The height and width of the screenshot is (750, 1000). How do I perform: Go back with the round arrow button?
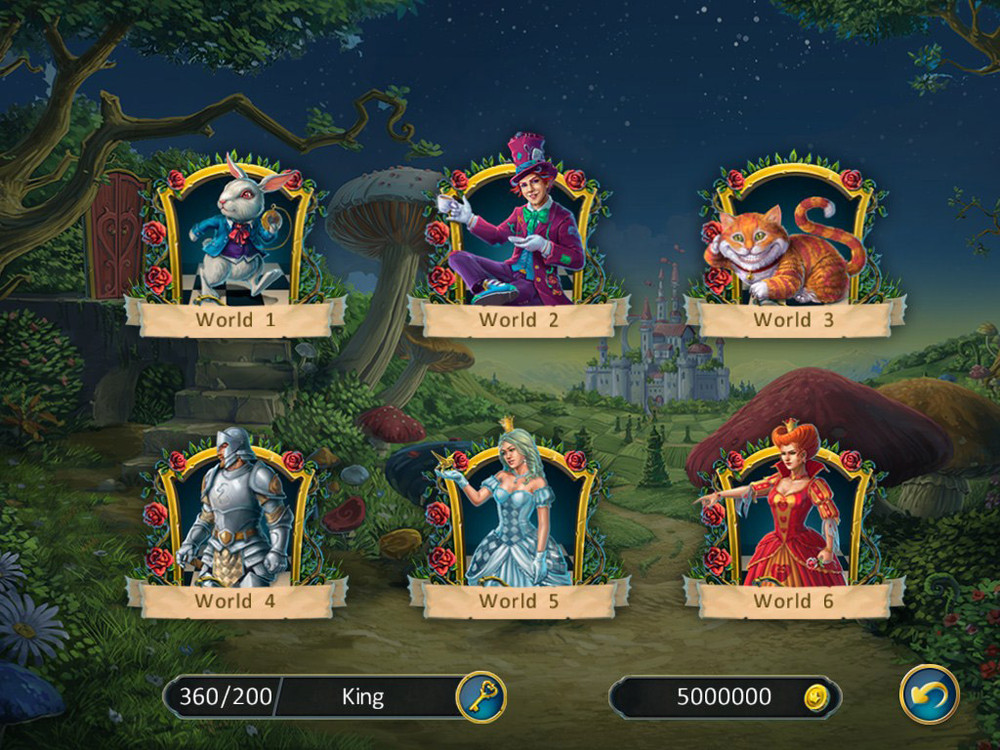point(929,694)
